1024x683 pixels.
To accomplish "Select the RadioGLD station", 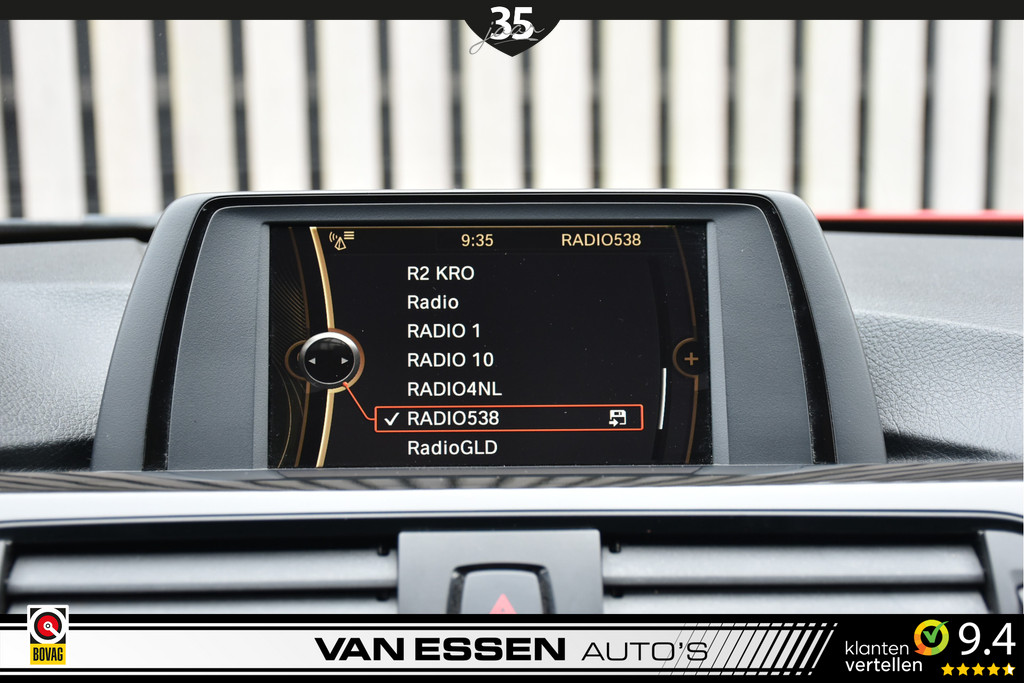I will pyautogui.click(x=452, y=448).
